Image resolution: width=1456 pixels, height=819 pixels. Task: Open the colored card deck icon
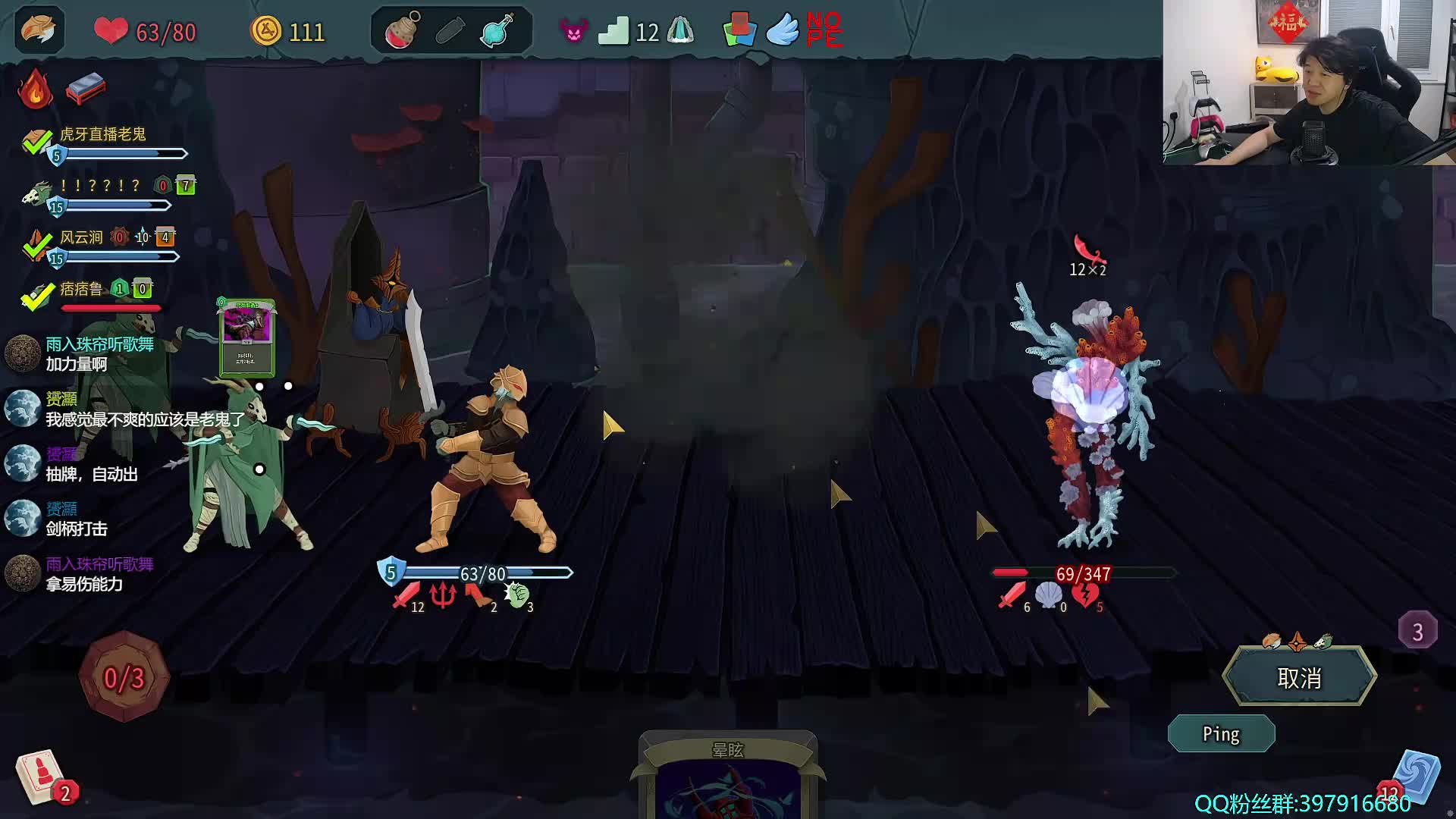[x=739, y=30]
